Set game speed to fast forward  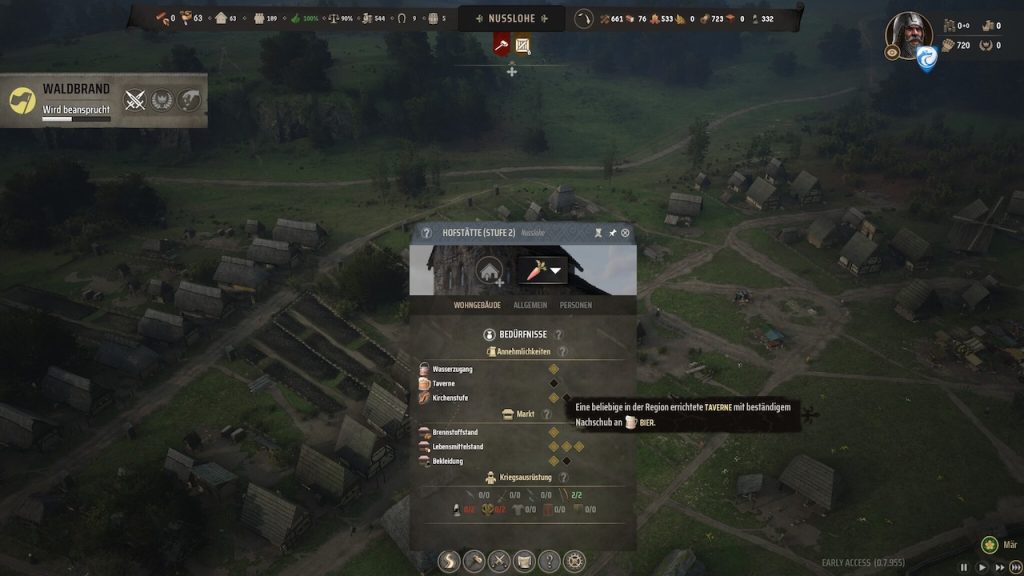(x=999, y=567)
